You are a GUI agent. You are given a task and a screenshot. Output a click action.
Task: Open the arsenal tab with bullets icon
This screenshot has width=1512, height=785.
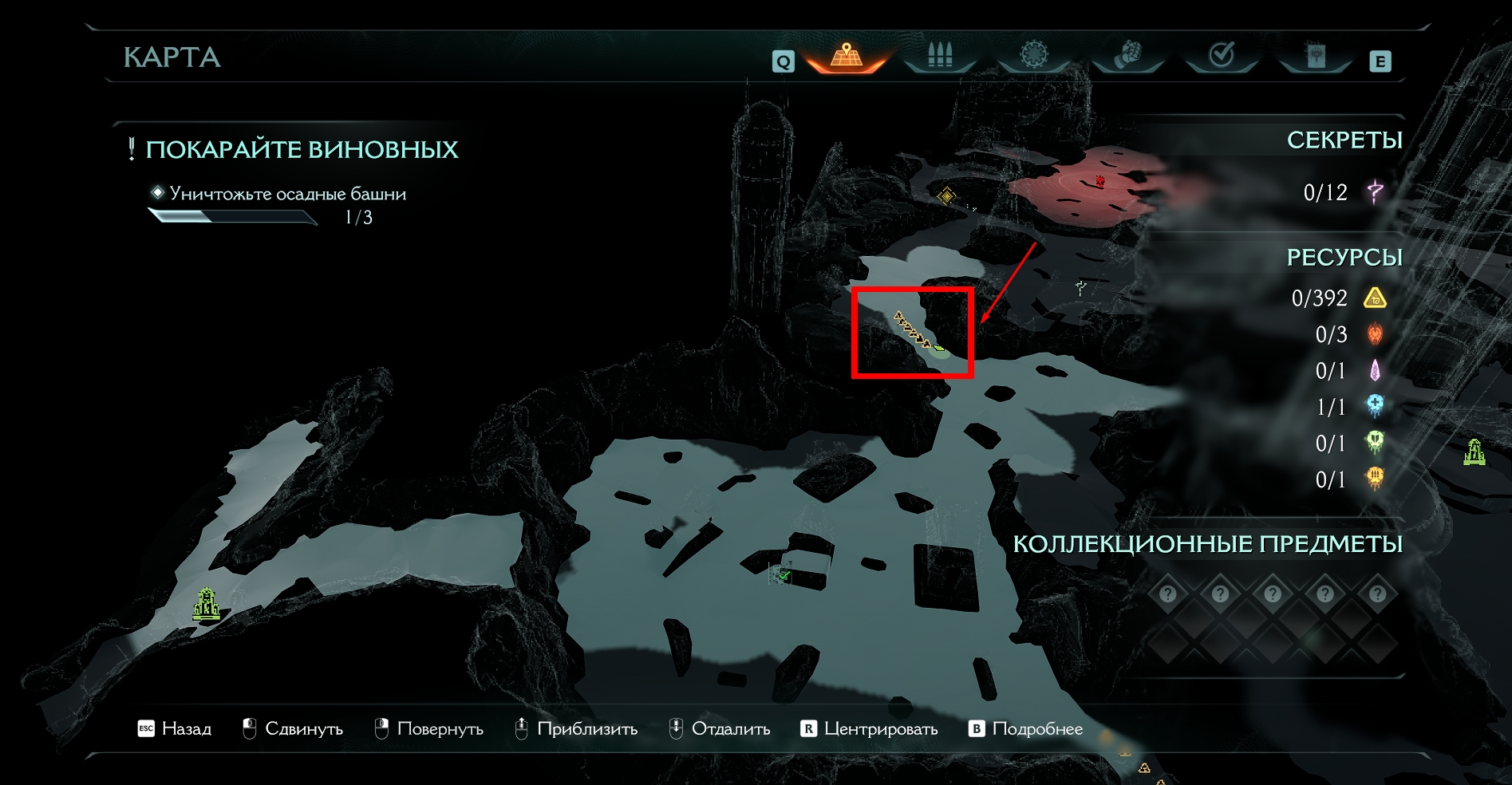[940, 56]
